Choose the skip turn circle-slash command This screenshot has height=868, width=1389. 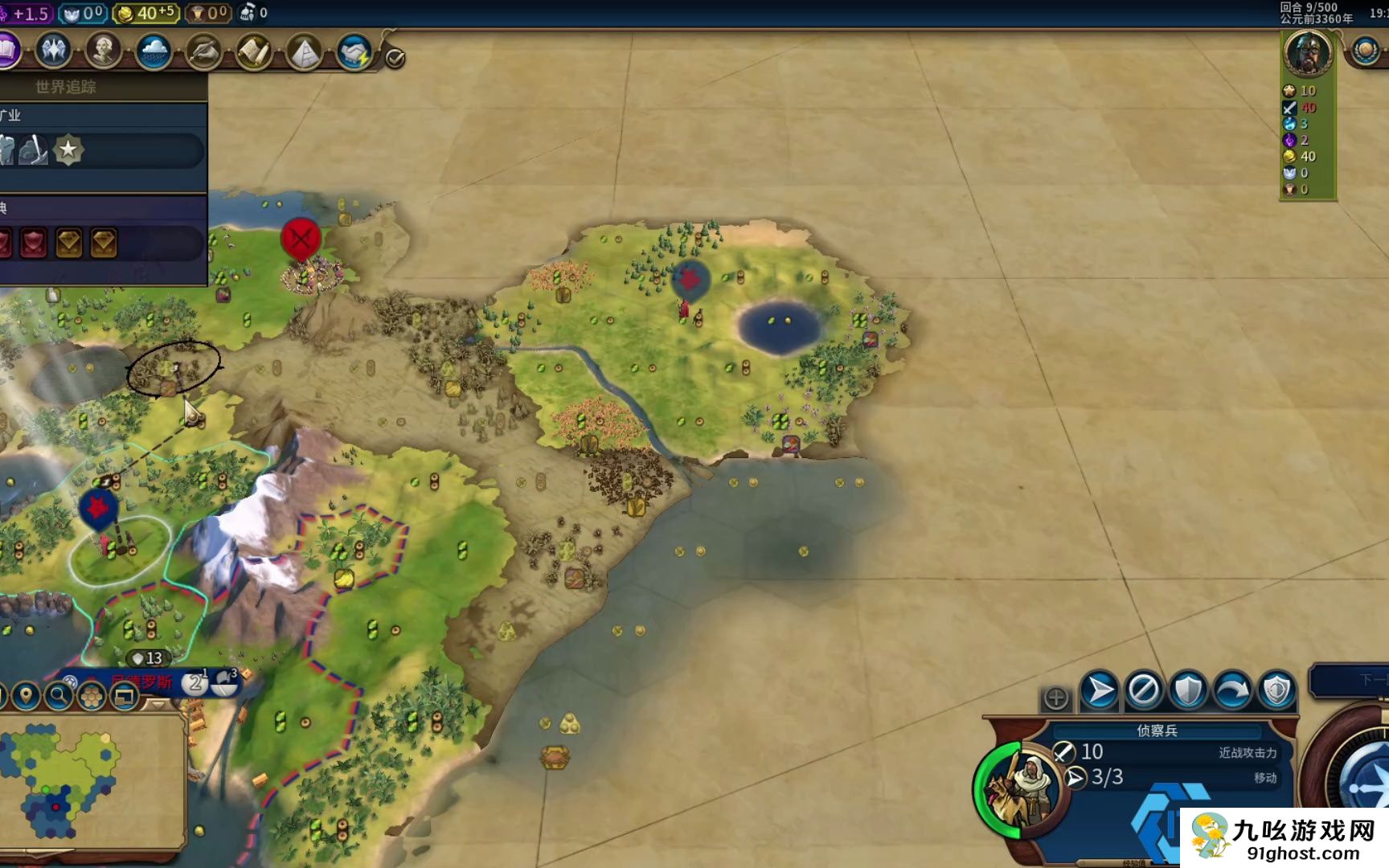1144,690
